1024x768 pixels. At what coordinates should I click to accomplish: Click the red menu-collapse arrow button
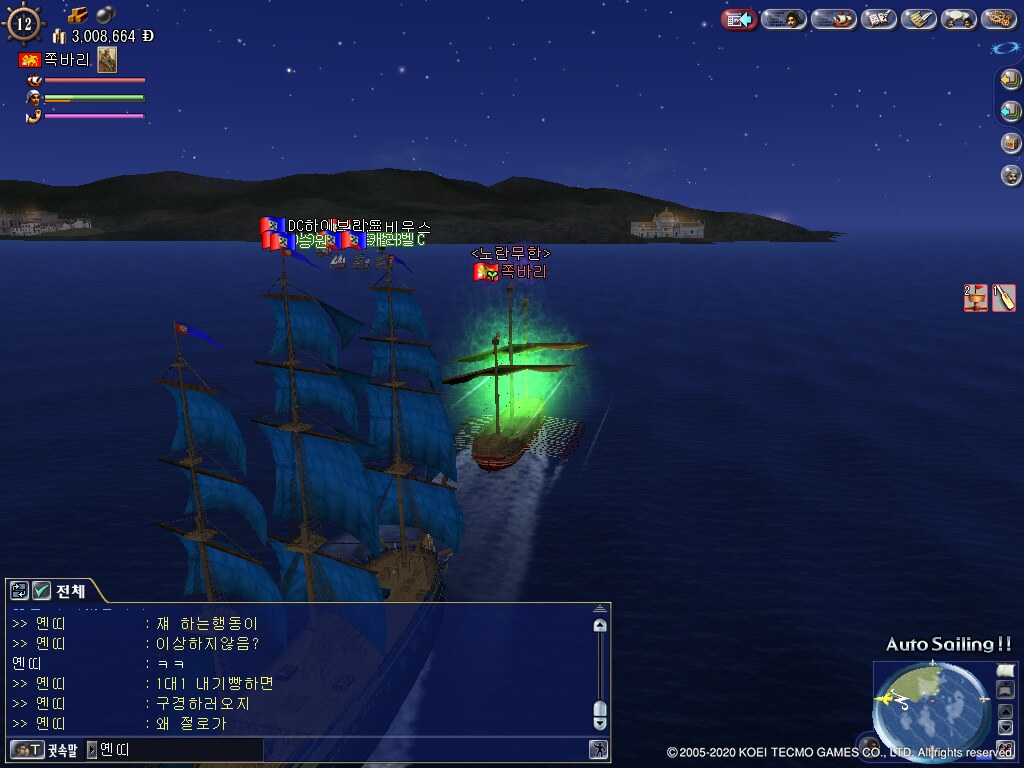(x=739, y=19)
